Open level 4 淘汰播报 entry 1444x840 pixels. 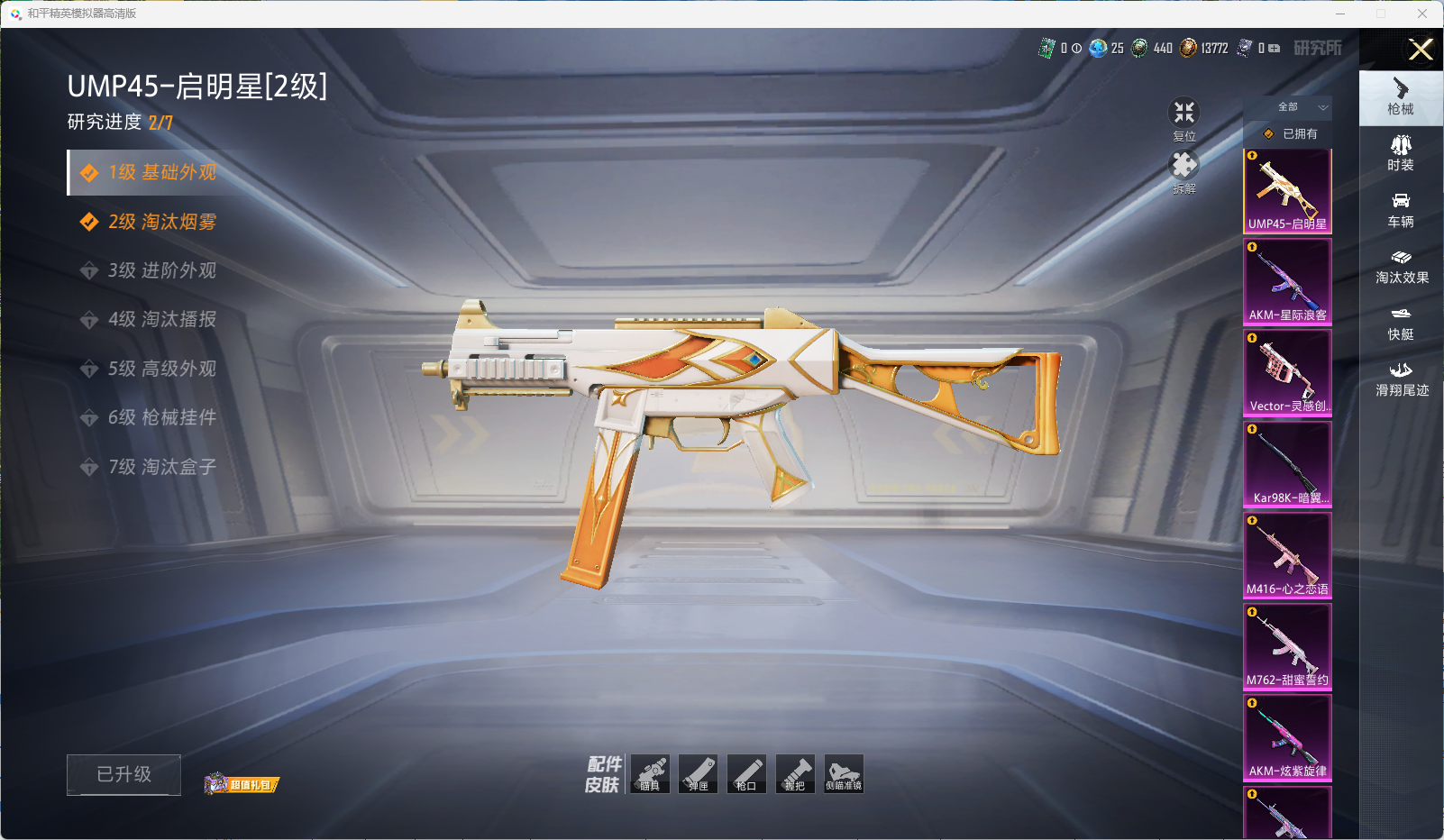[x=162, y=319]
